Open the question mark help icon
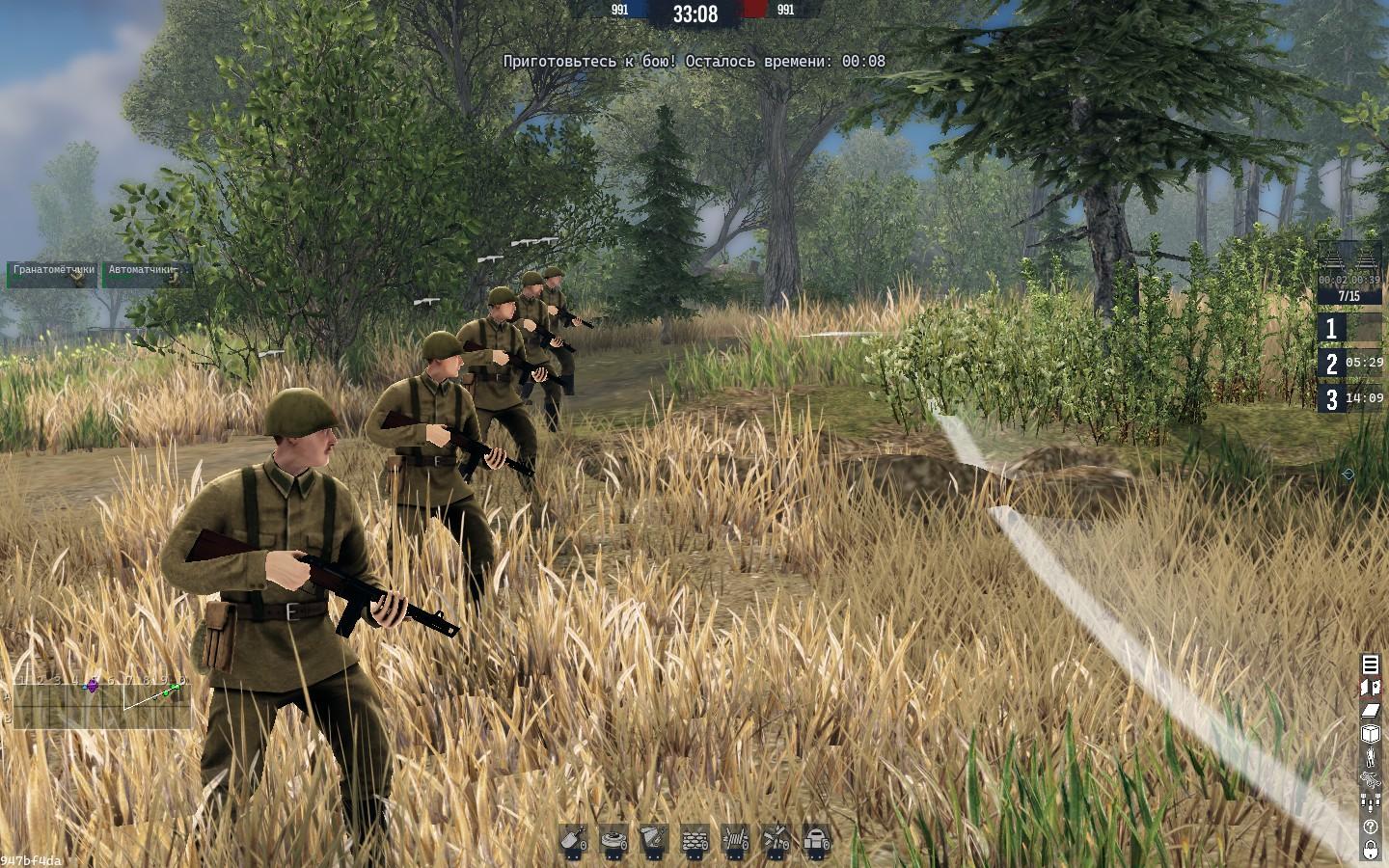Image resolution: width=1389 pixels, height=868 pixels. pos(1371,827)
